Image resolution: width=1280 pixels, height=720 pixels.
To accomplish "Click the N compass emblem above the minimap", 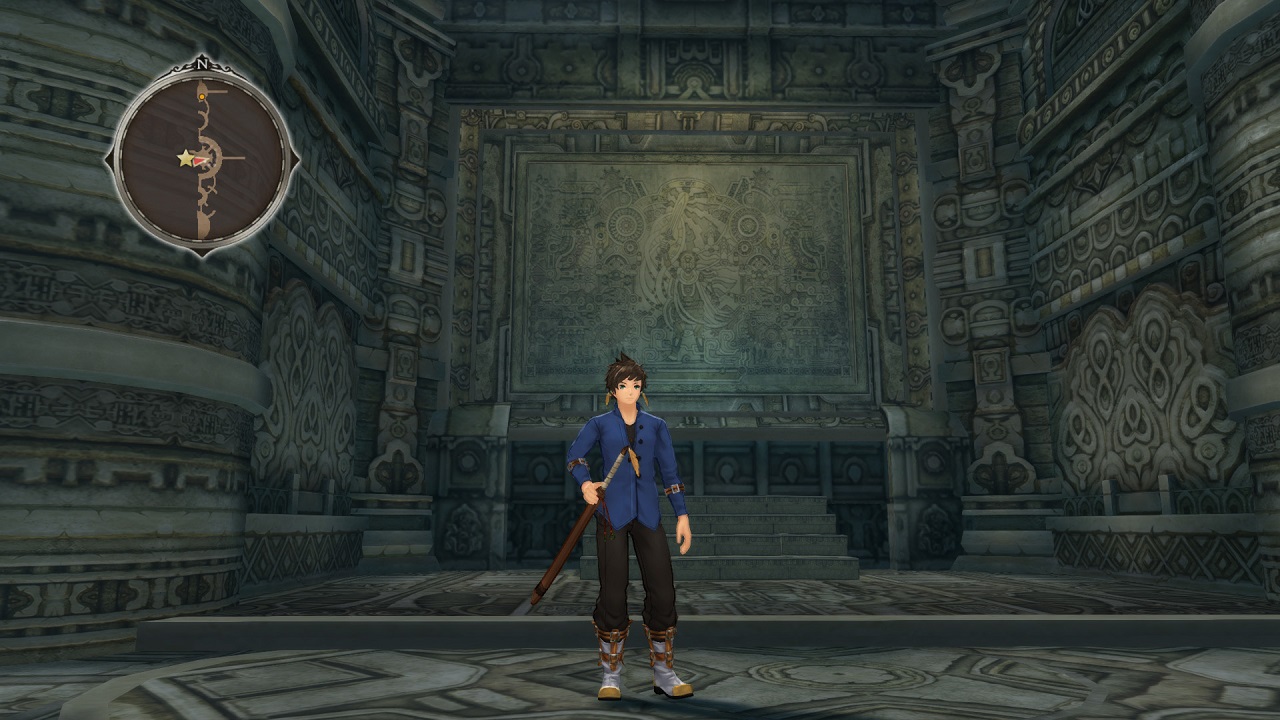I will [203, 63].
